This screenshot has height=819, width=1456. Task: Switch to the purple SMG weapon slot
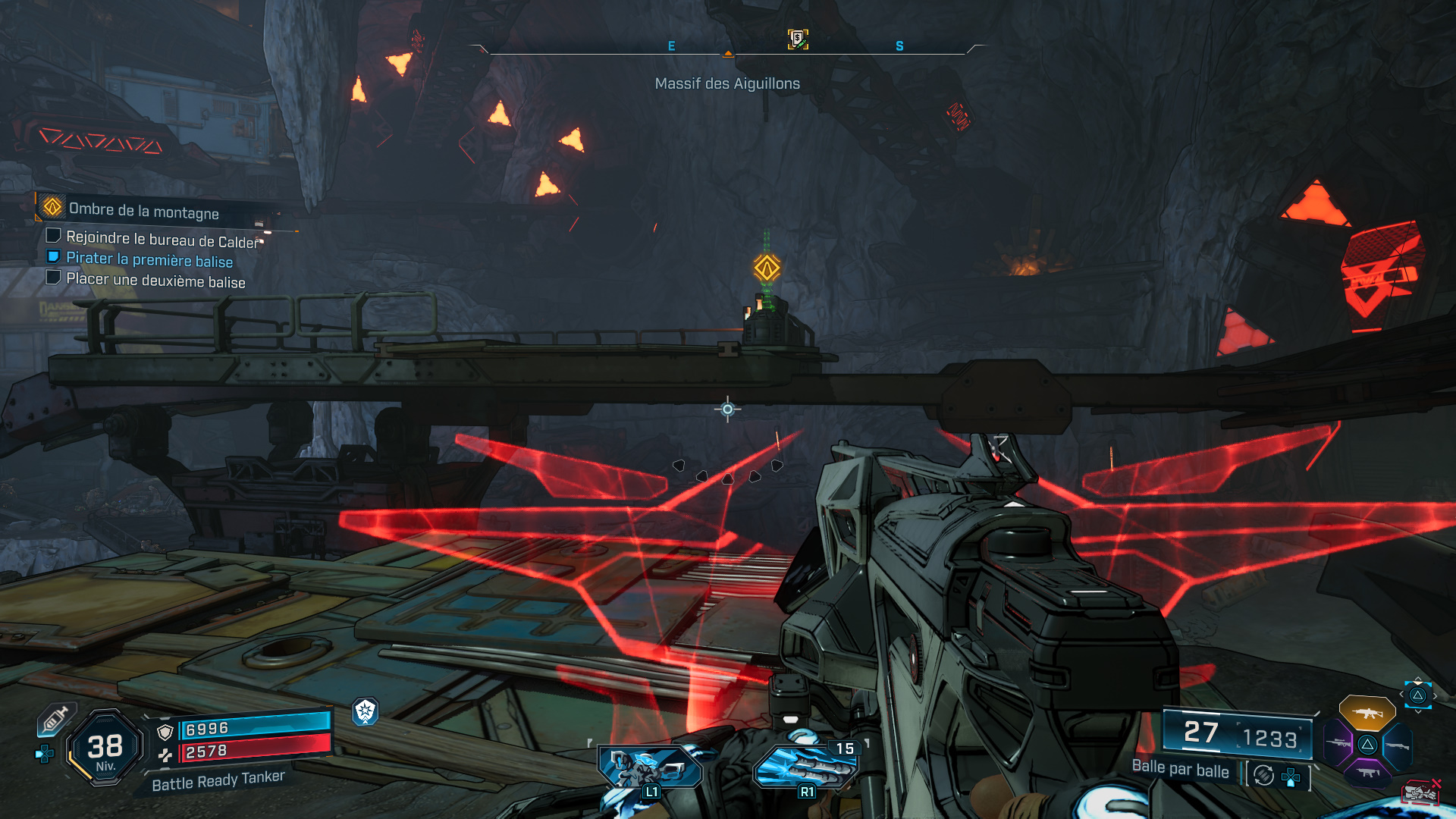click(x=1367, y=773)
